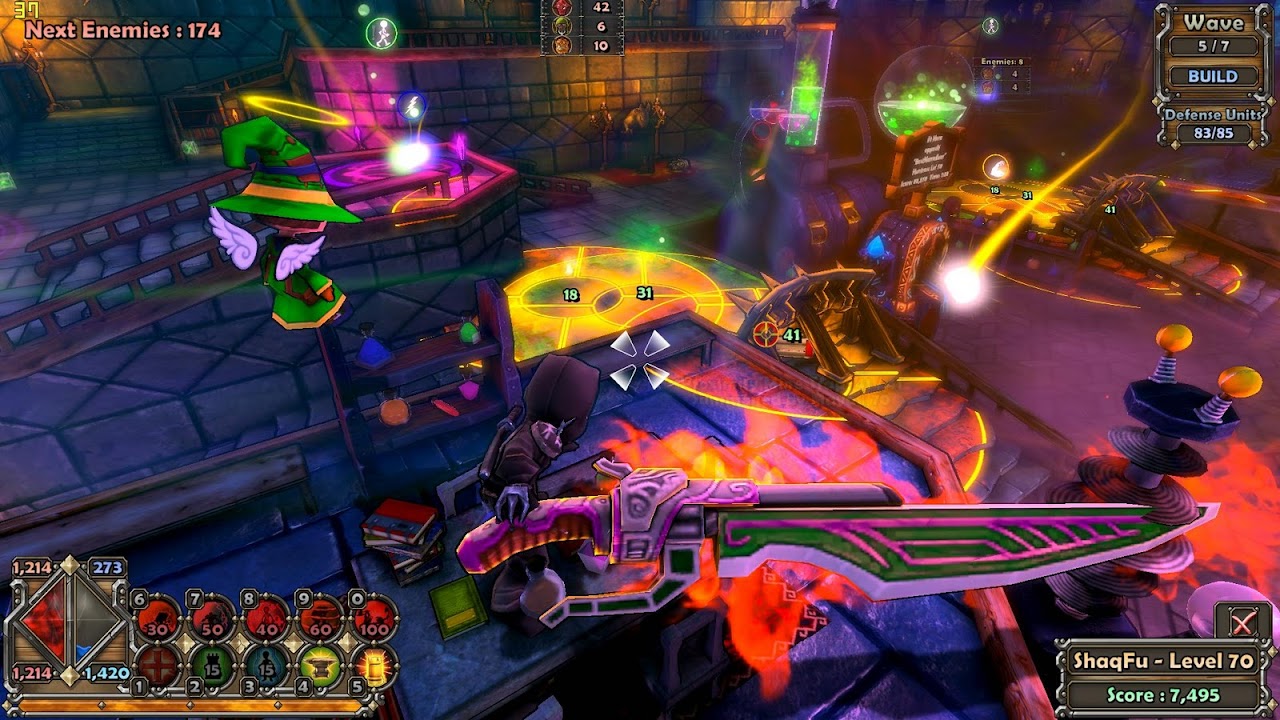Select the defense costing 40 mana
The image size is (1280, 720).
coord(267,621)
